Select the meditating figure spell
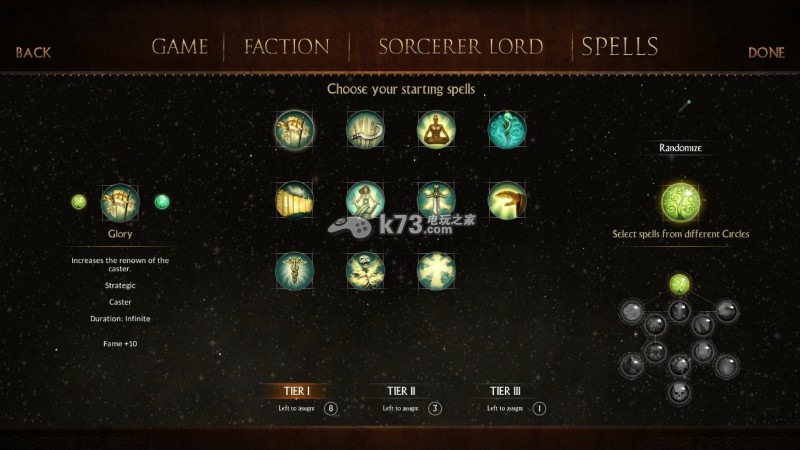 (436, 129)
